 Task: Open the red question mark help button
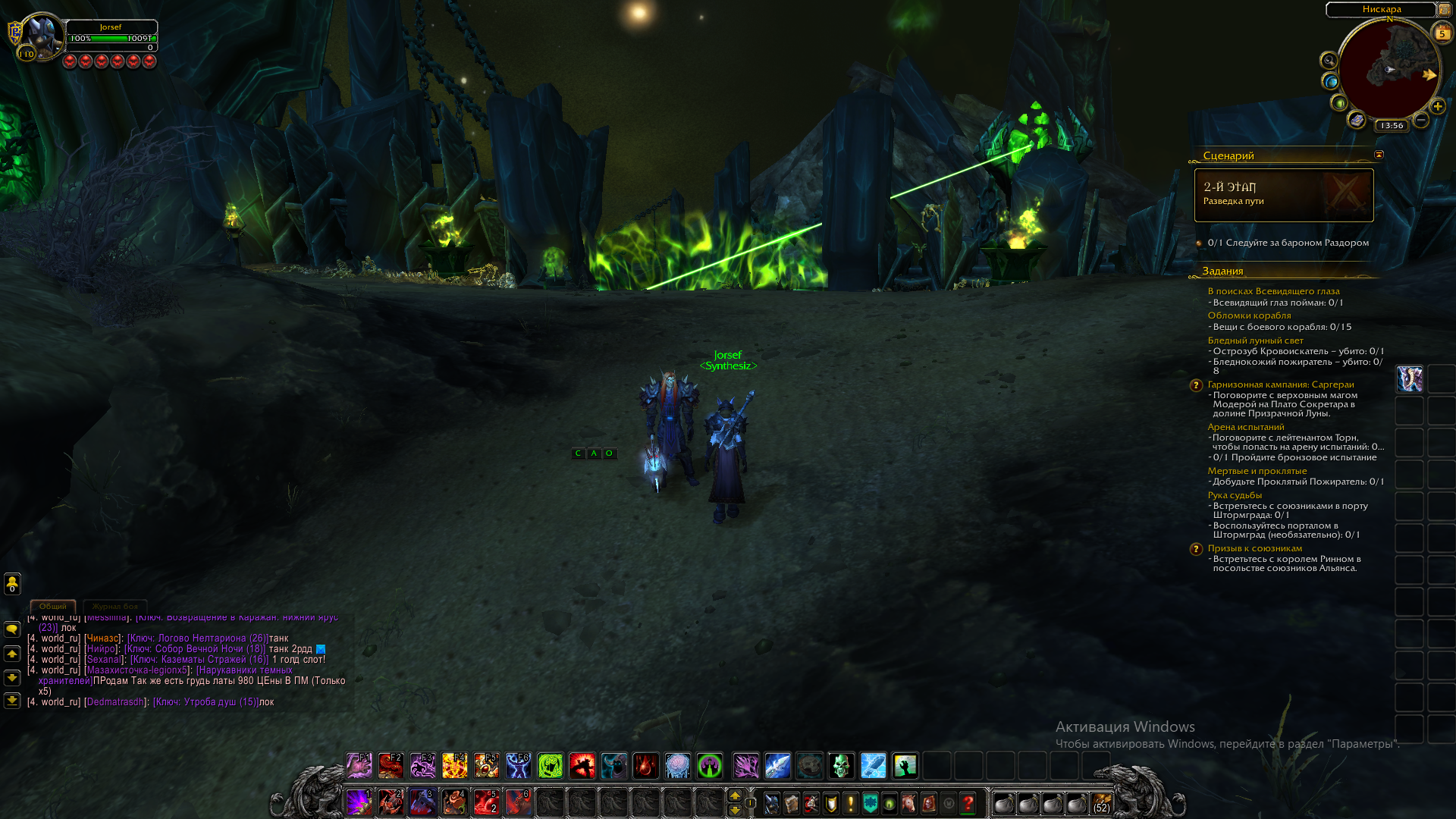pos(968,804)
